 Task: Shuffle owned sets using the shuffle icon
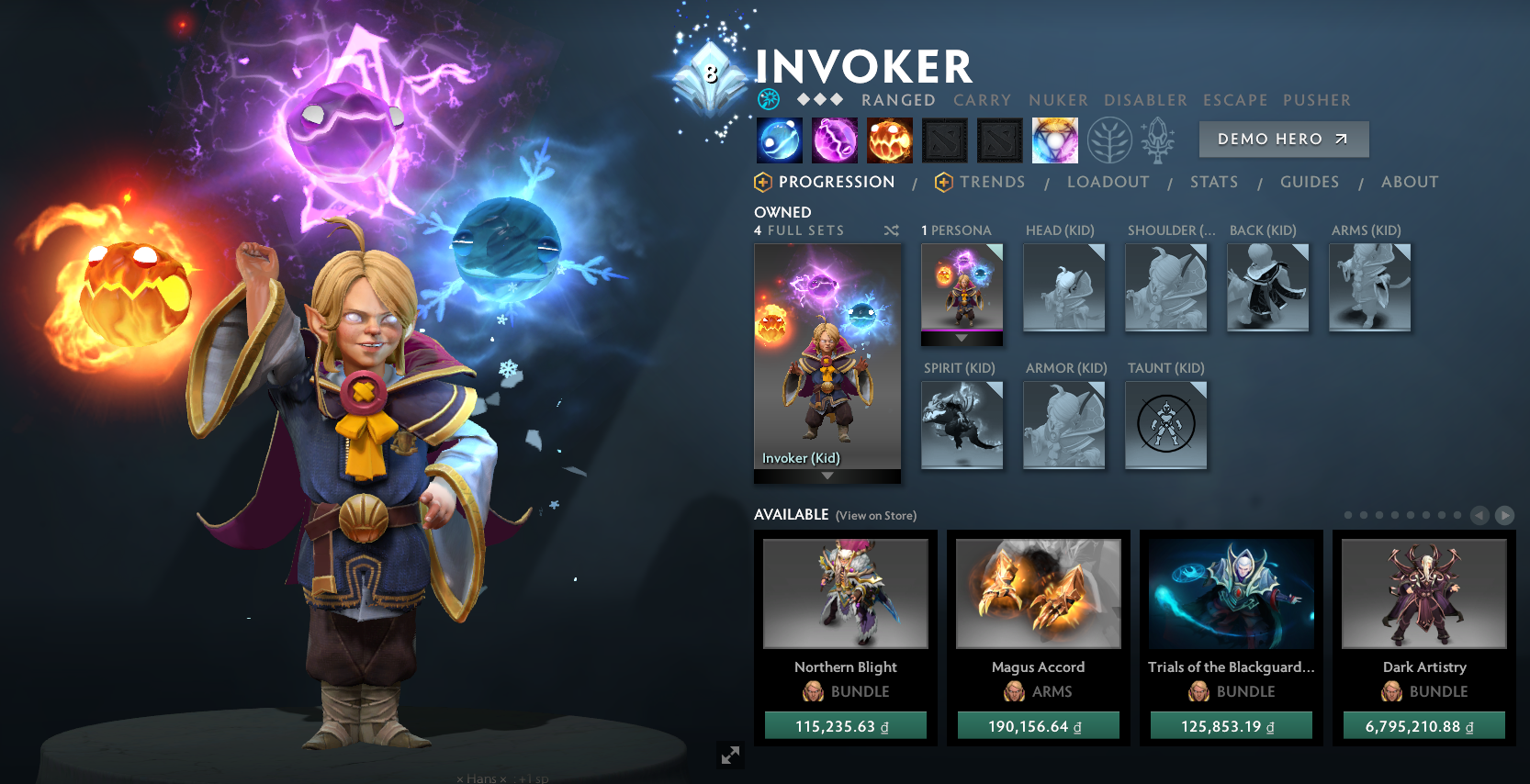[x=891, y=230]
